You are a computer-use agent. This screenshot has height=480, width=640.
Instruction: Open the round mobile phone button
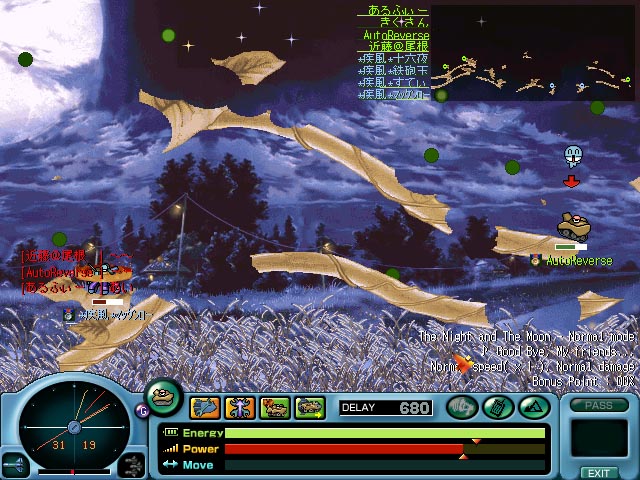pyautogui.click(x=497, y=407)
